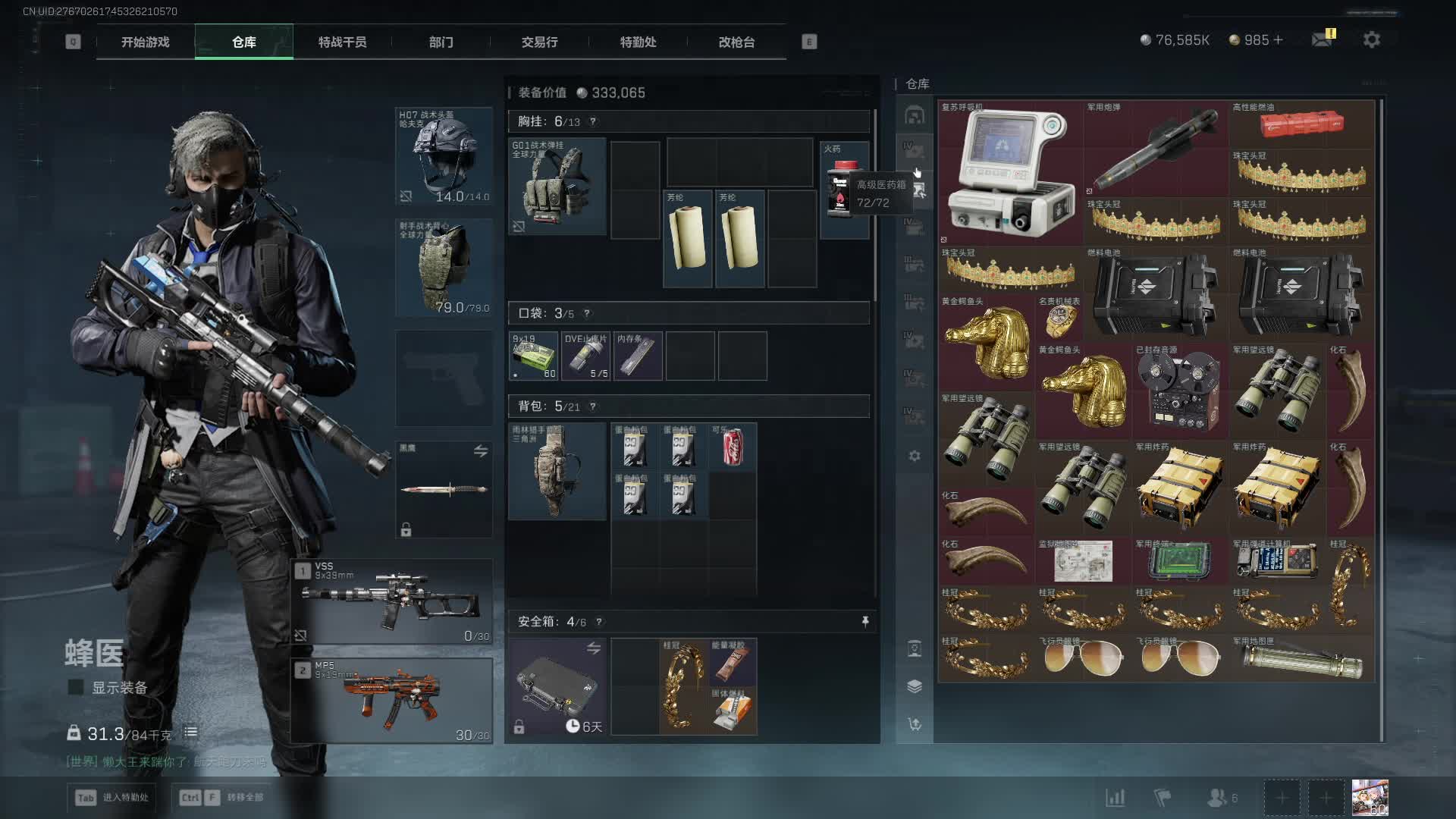Image resolution: width=1456 pixels, height=819 pixels.
Task: Toggle the 显示装备 checkbox
Action: (76, 688)
